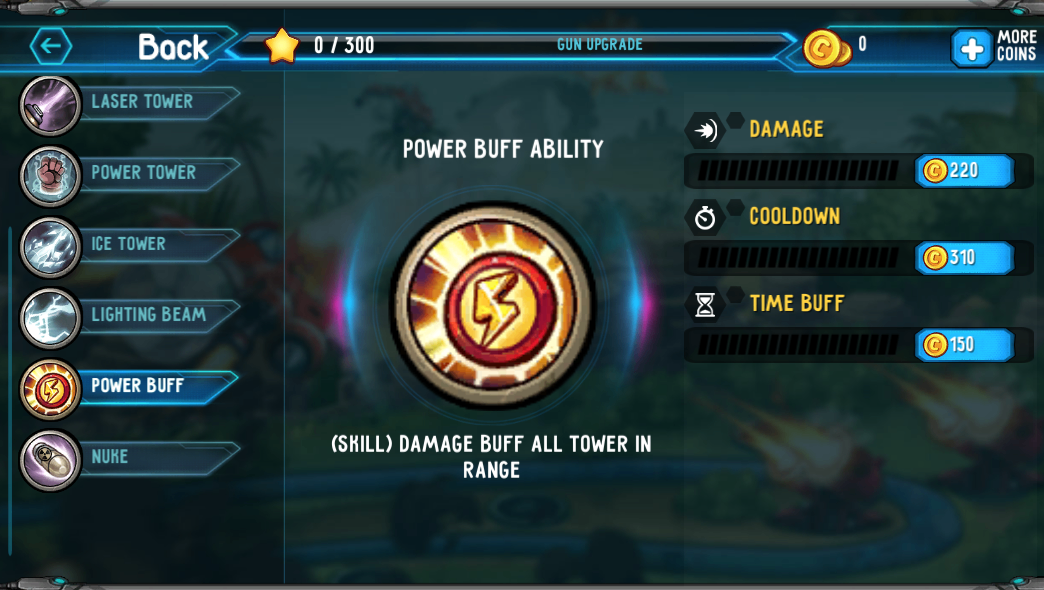Open the More Coins shop
Screen dimensions: 1044x590
993,47
